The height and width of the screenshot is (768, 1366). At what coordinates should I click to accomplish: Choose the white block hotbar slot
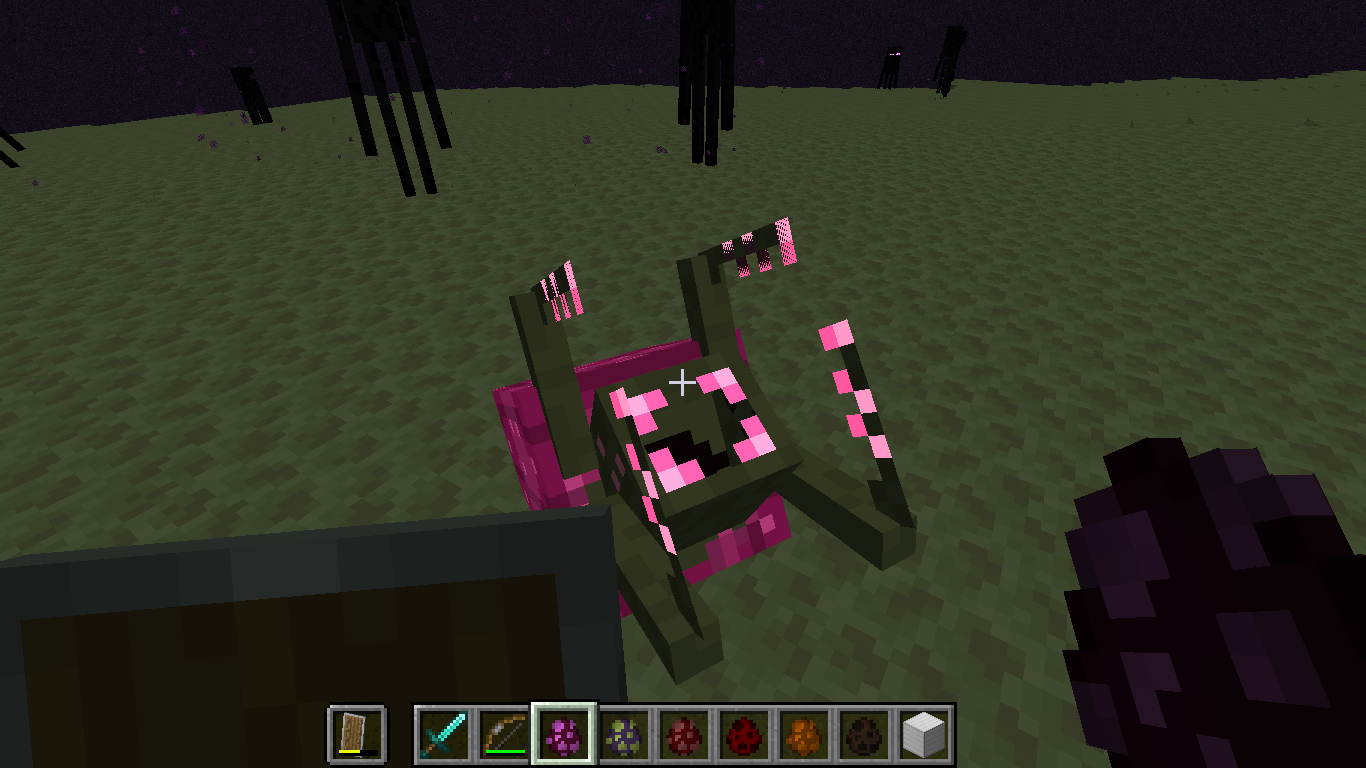coord(924,735)
